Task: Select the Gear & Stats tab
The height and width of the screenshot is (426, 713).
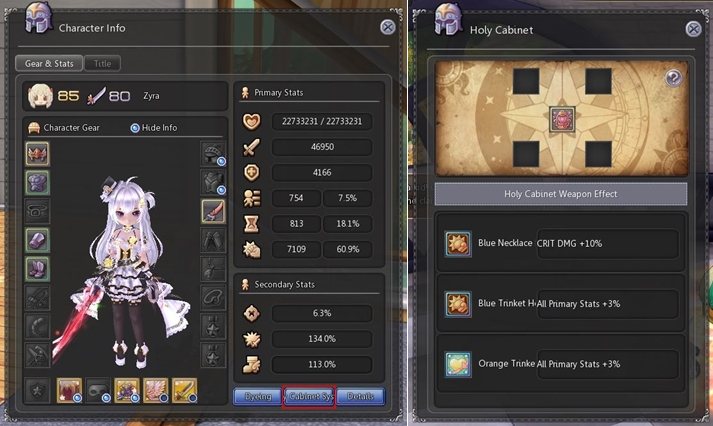Action: click(x=49, y=63)
